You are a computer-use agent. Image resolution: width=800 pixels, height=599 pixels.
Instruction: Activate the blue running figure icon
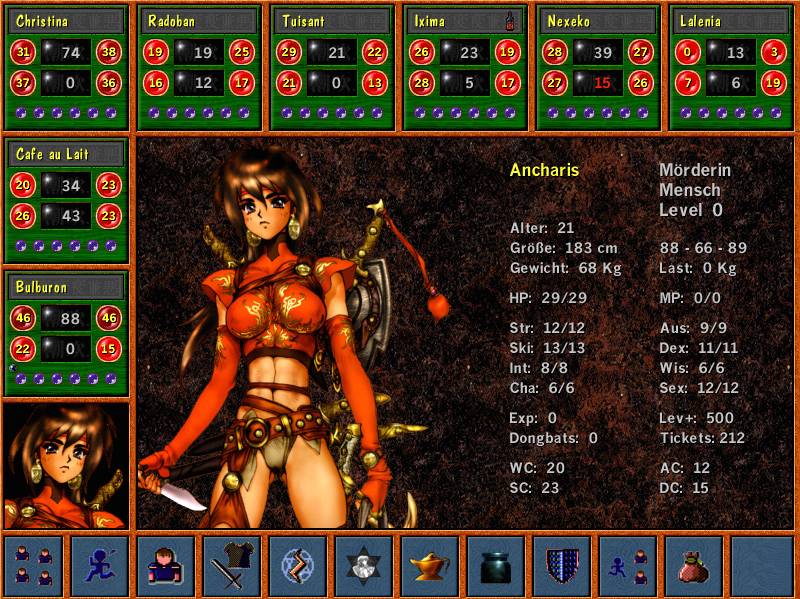point(100,566)
